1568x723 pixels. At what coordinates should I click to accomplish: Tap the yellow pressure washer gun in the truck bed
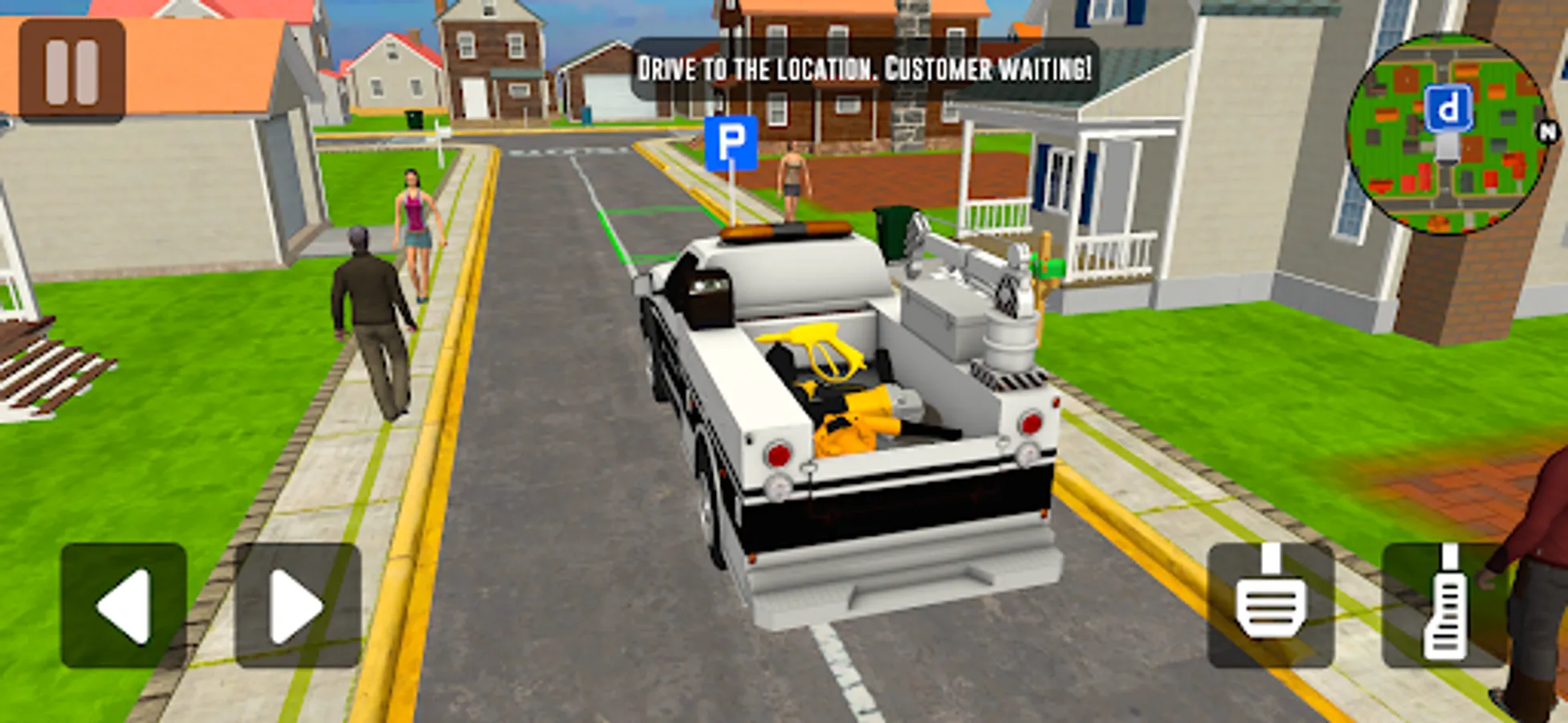(827, 353)
